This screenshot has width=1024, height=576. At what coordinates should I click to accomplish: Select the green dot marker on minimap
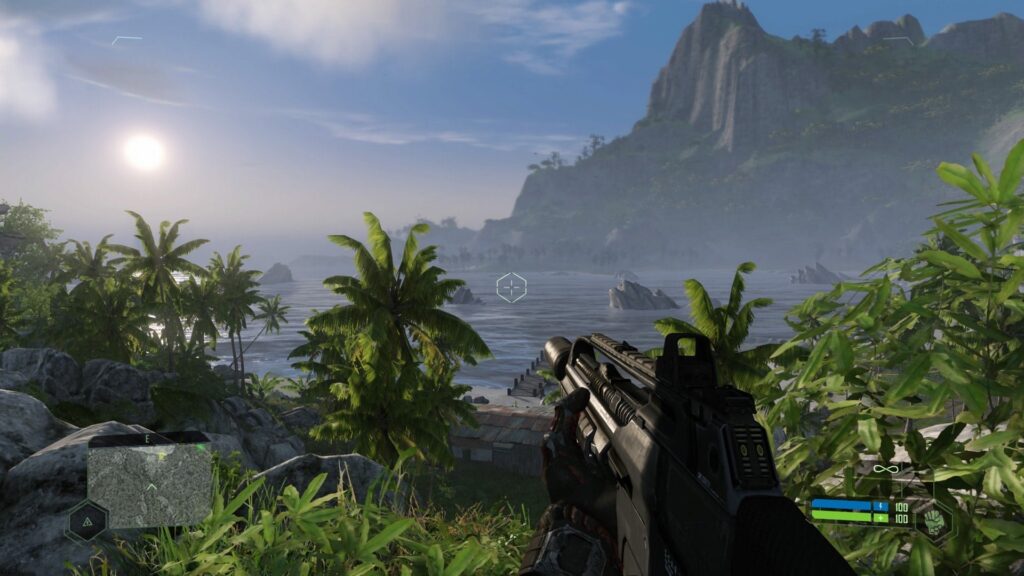[200, 447]
